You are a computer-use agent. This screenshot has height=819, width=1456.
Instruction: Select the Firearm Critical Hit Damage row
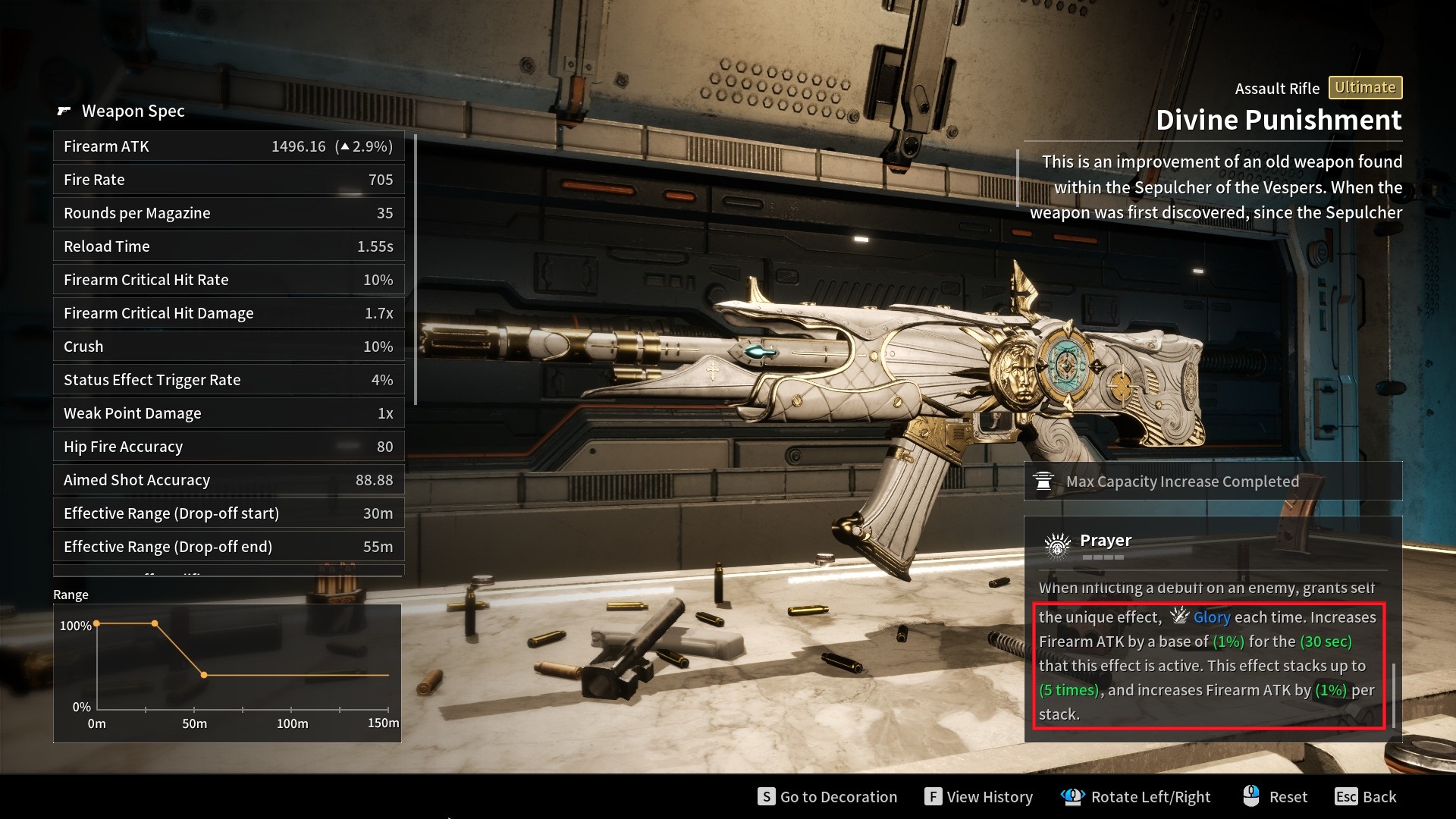point(228,313)
